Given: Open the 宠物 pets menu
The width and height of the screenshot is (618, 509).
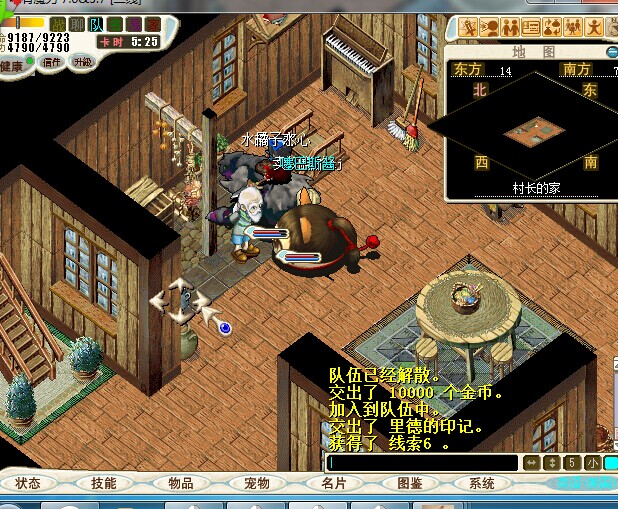Looking at the screenshot, I should tap(257, 483).
